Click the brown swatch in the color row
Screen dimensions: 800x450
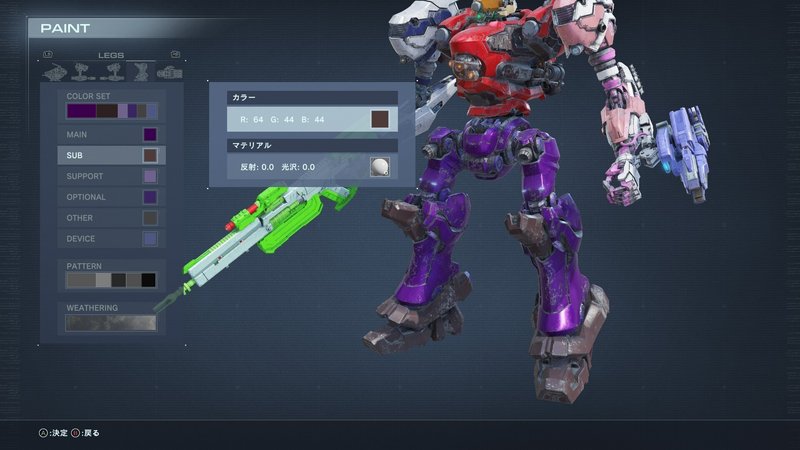380,120
